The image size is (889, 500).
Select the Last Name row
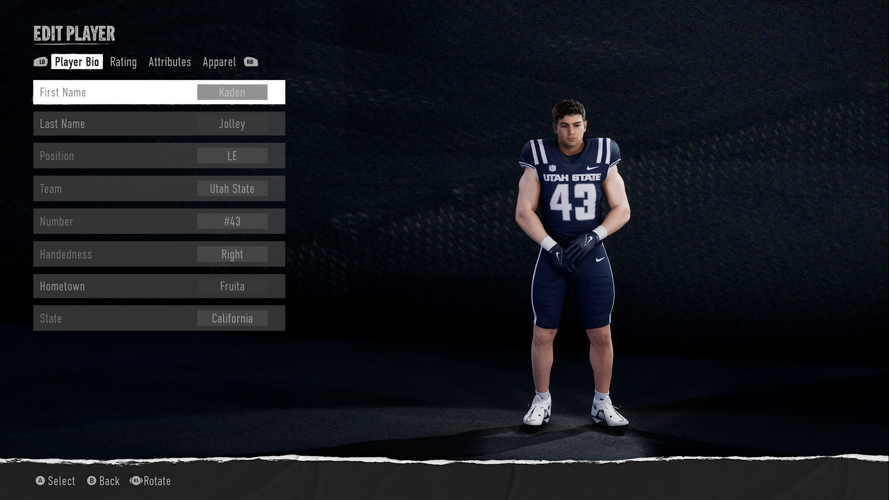point(159,124)
